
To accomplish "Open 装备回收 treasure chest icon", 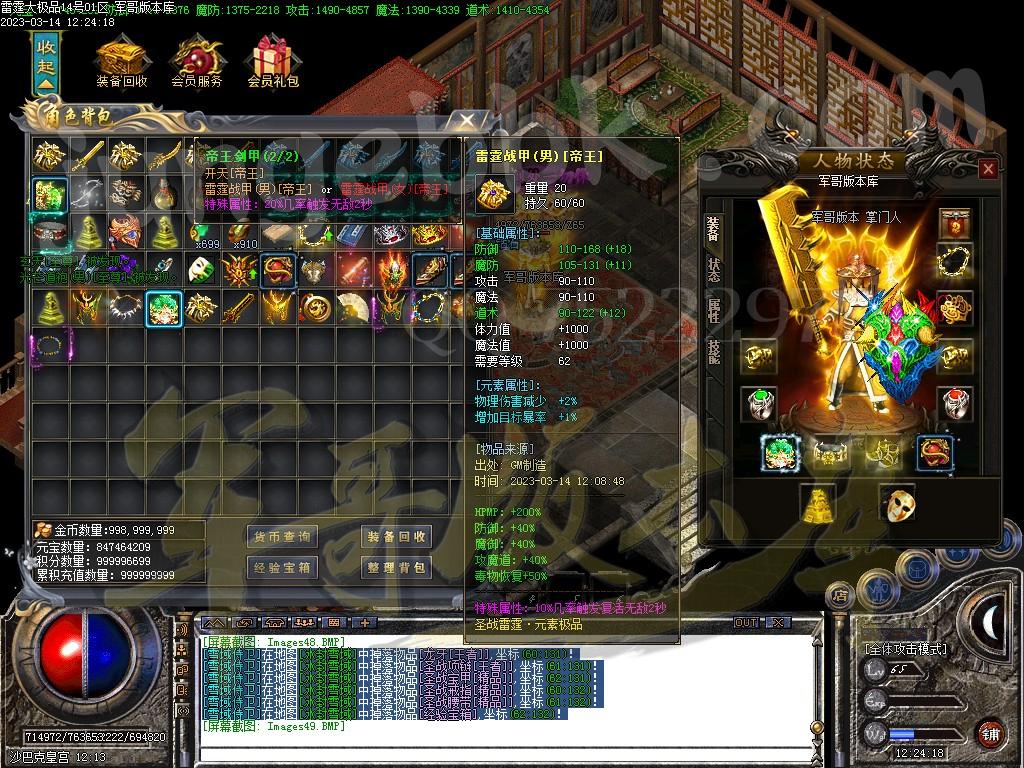I will pos(121,62).
